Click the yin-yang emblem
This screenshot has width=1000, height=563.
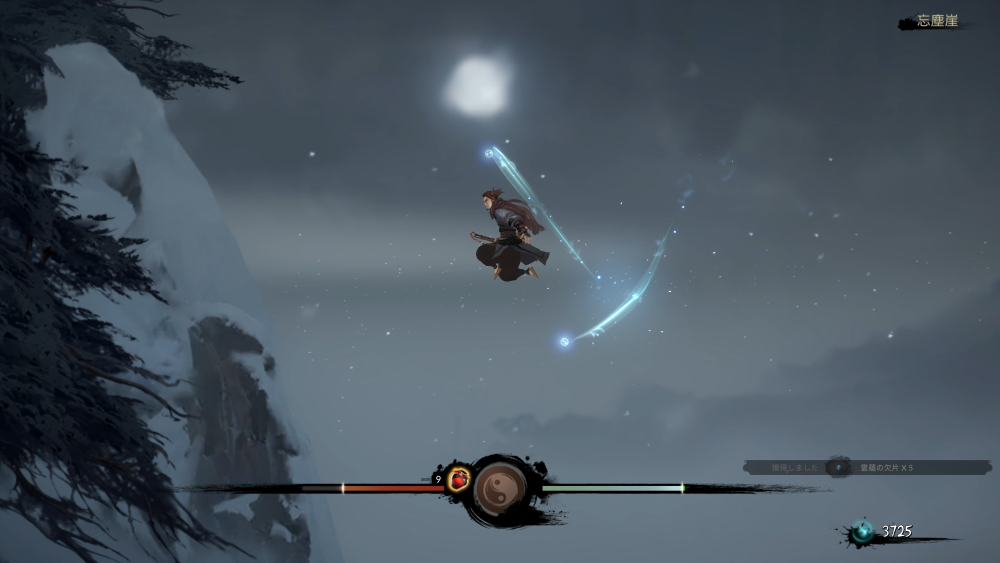tap(499, 489)
